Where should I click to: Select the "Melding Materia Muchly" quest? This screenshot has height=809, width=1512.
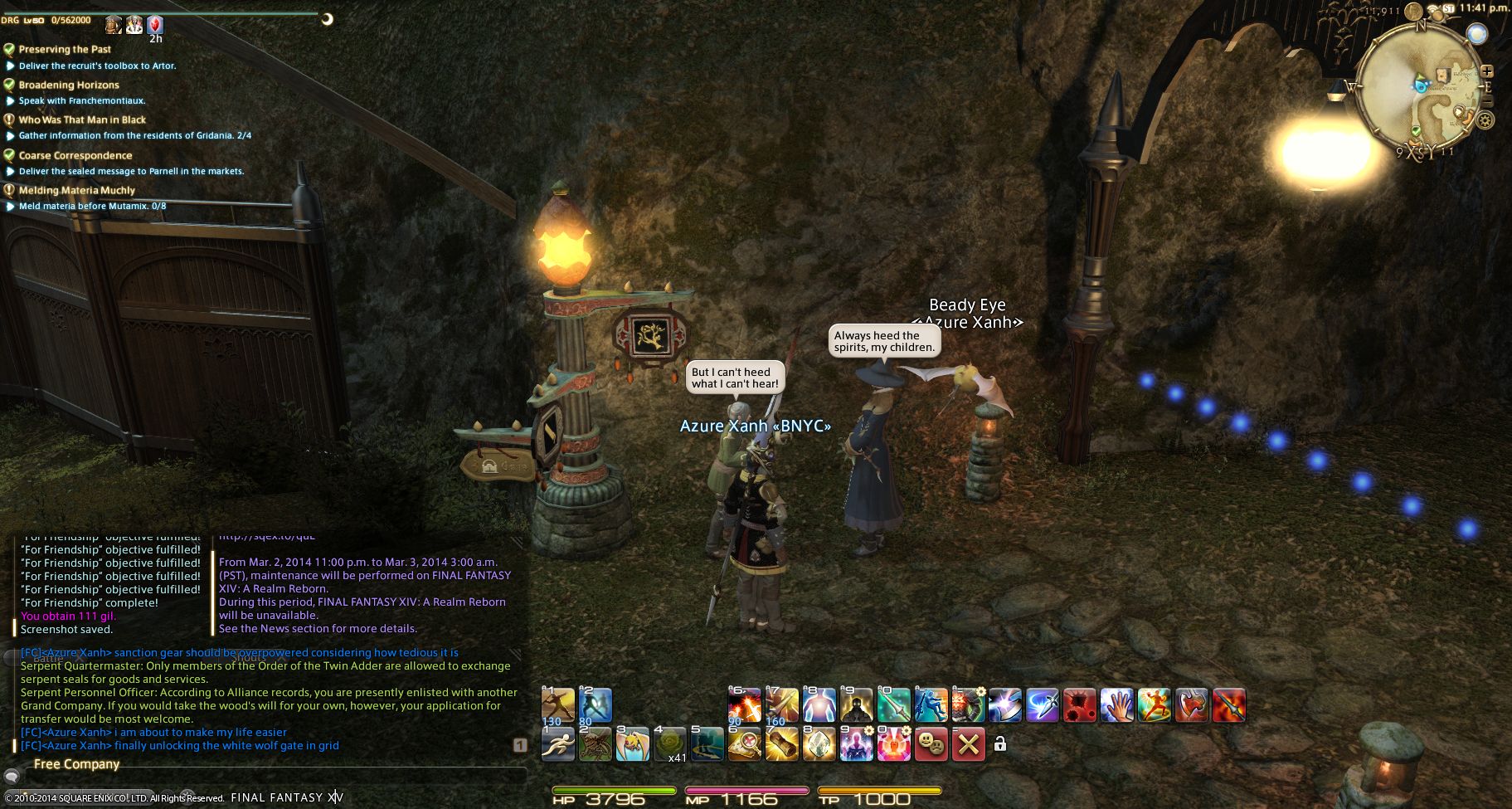pyautogui.click(x=76, y=190)
